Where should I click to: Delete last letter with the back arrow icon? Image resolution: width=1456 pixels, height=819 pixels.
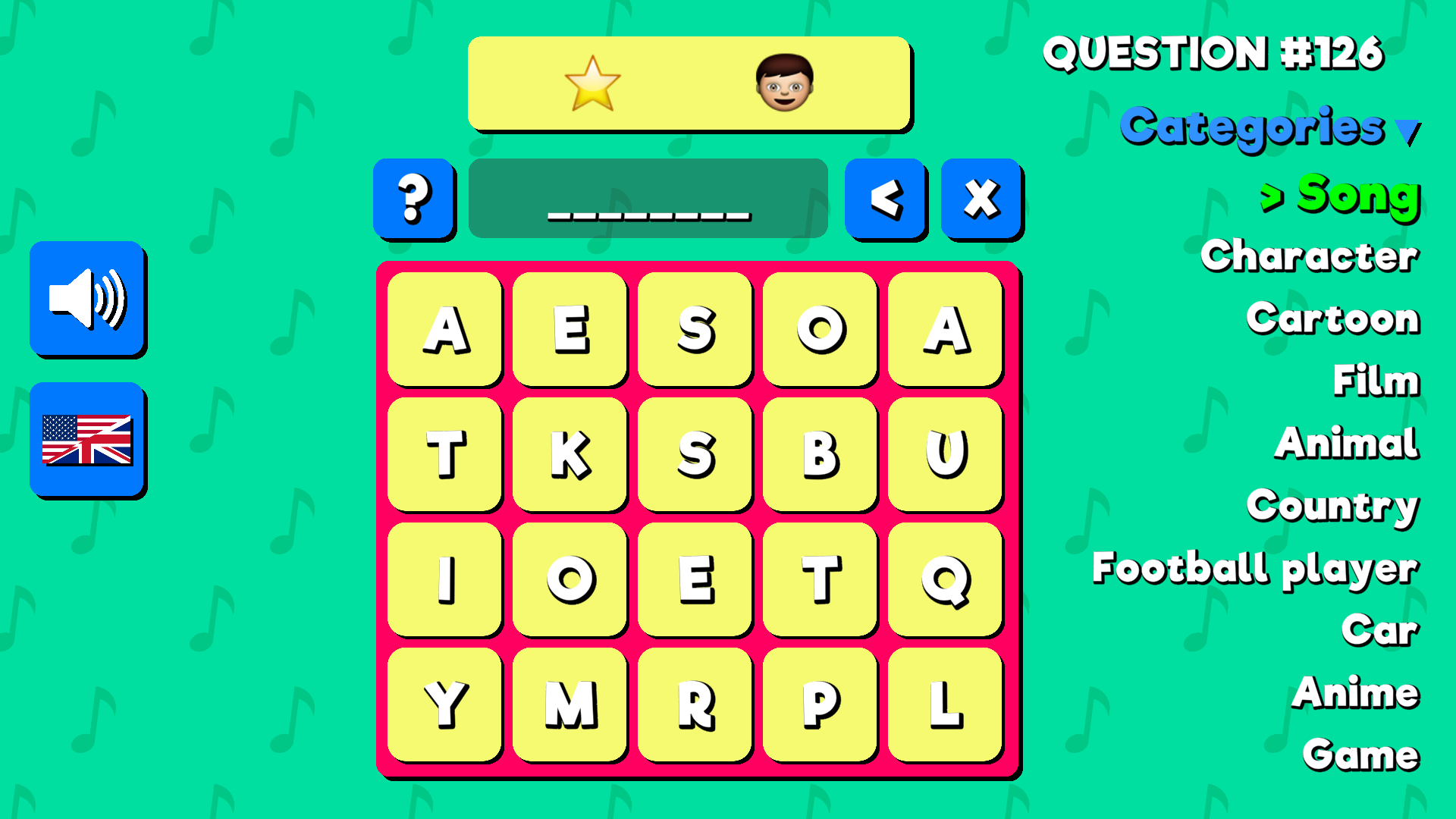click(885, 199)
